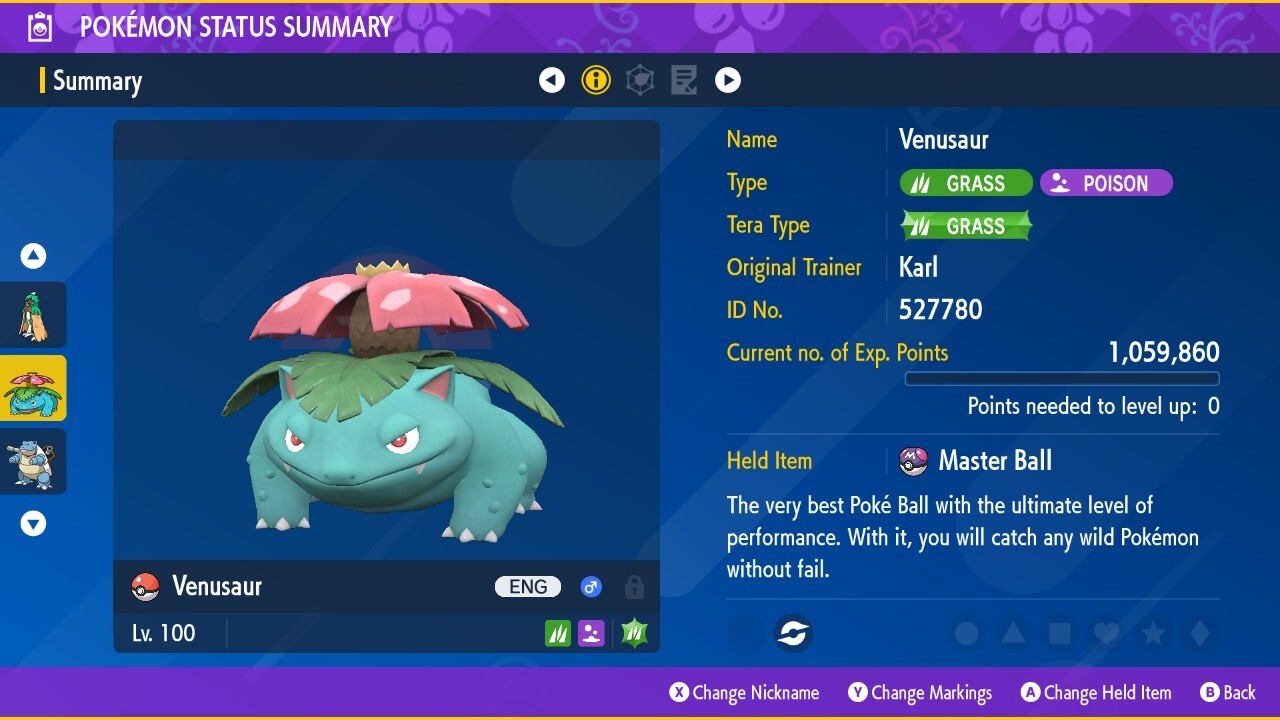Image resolution: width=1280 pixels, height=720 pixels.
Task: Click the right page navigation arrow
Action: (728, 79)
